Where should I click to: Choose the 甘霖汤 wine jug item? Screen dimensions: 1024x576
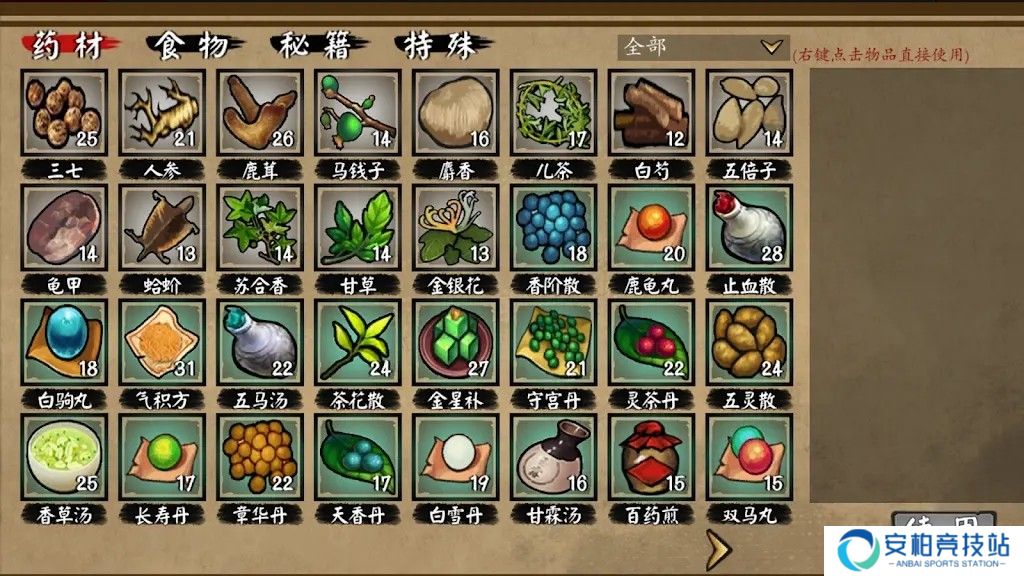[x=554, y=457]
